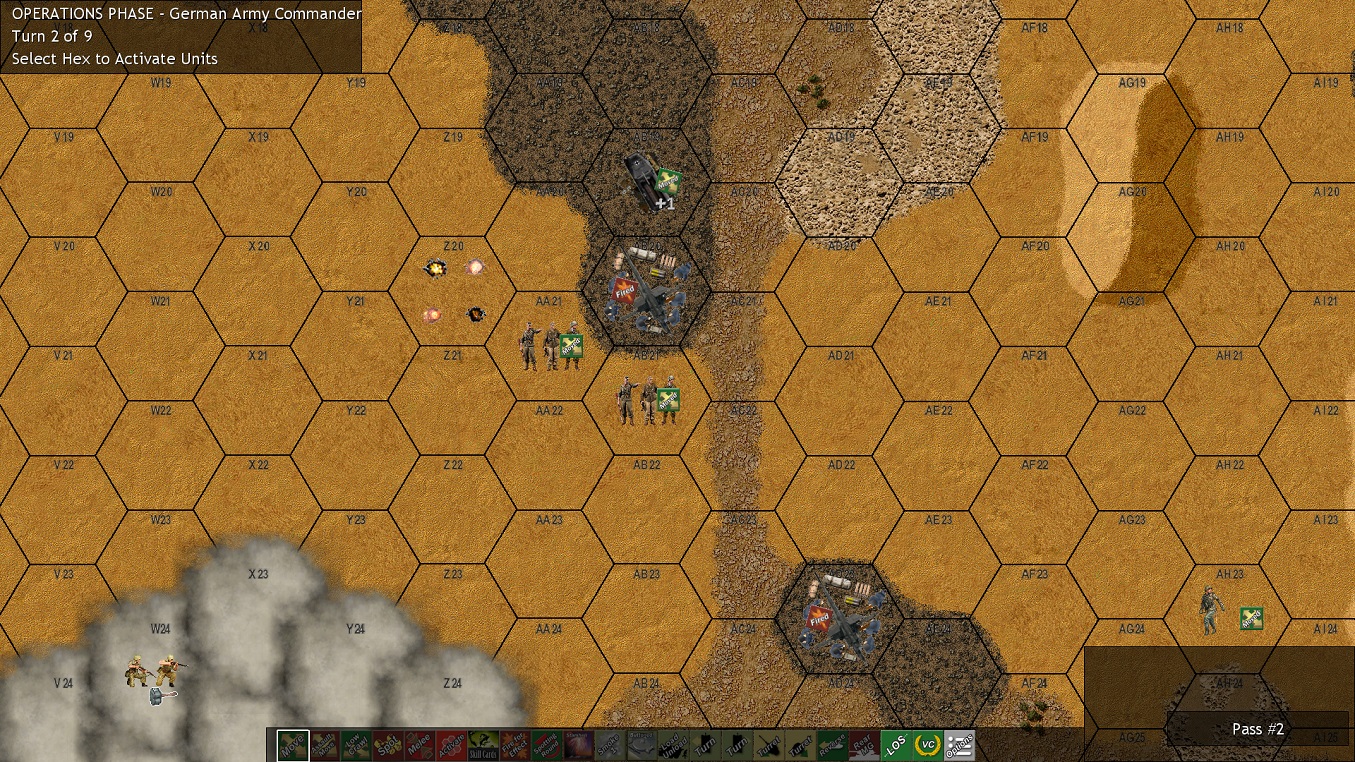Click the Pass #2 button

tap(1257, 729)
